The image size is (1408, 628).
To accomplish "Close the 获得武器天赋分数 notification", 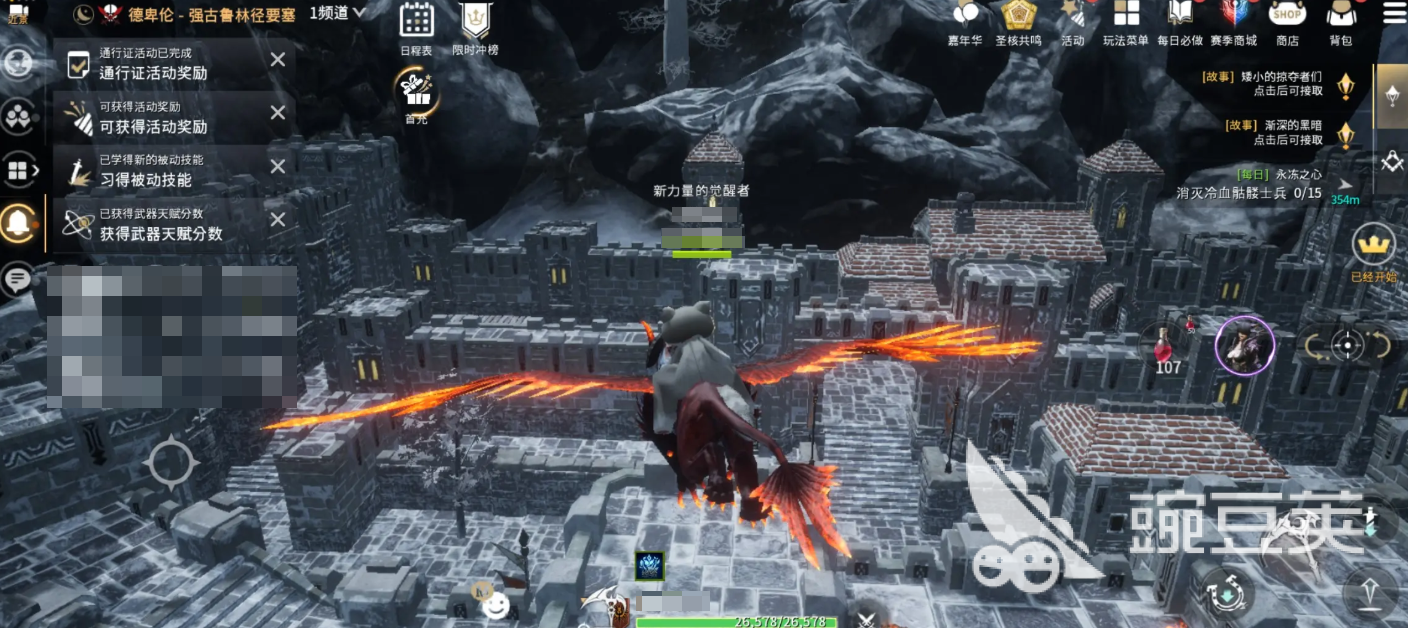I will (278, 220).
